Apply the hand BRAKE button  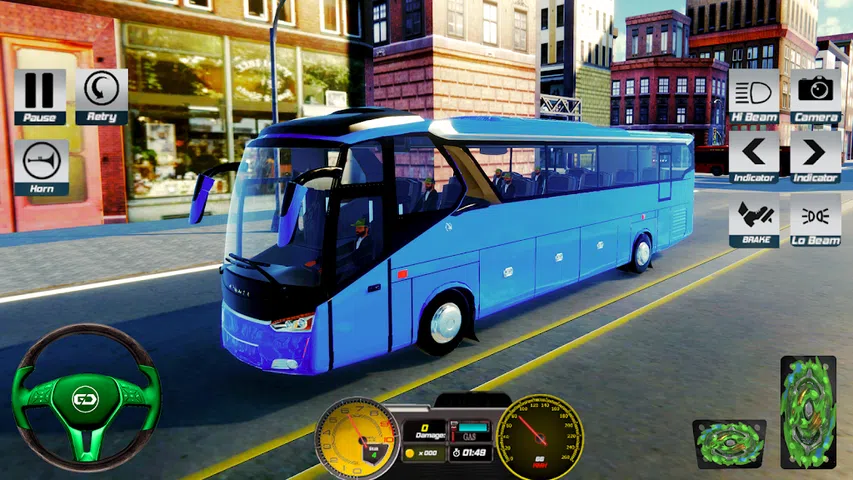click(x=754, y=217)
